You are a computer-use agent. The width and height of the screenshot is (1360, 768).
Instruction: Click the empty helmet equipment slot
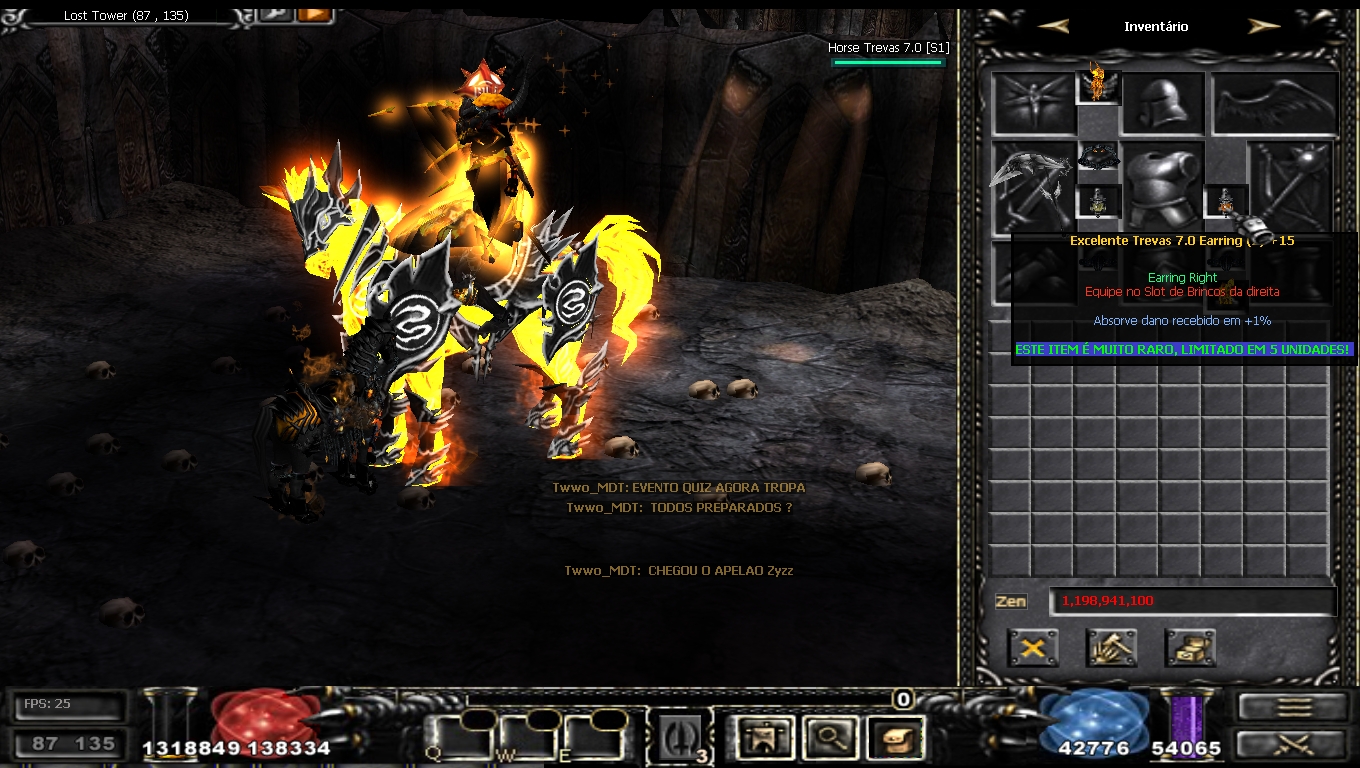coord(1162,103)
